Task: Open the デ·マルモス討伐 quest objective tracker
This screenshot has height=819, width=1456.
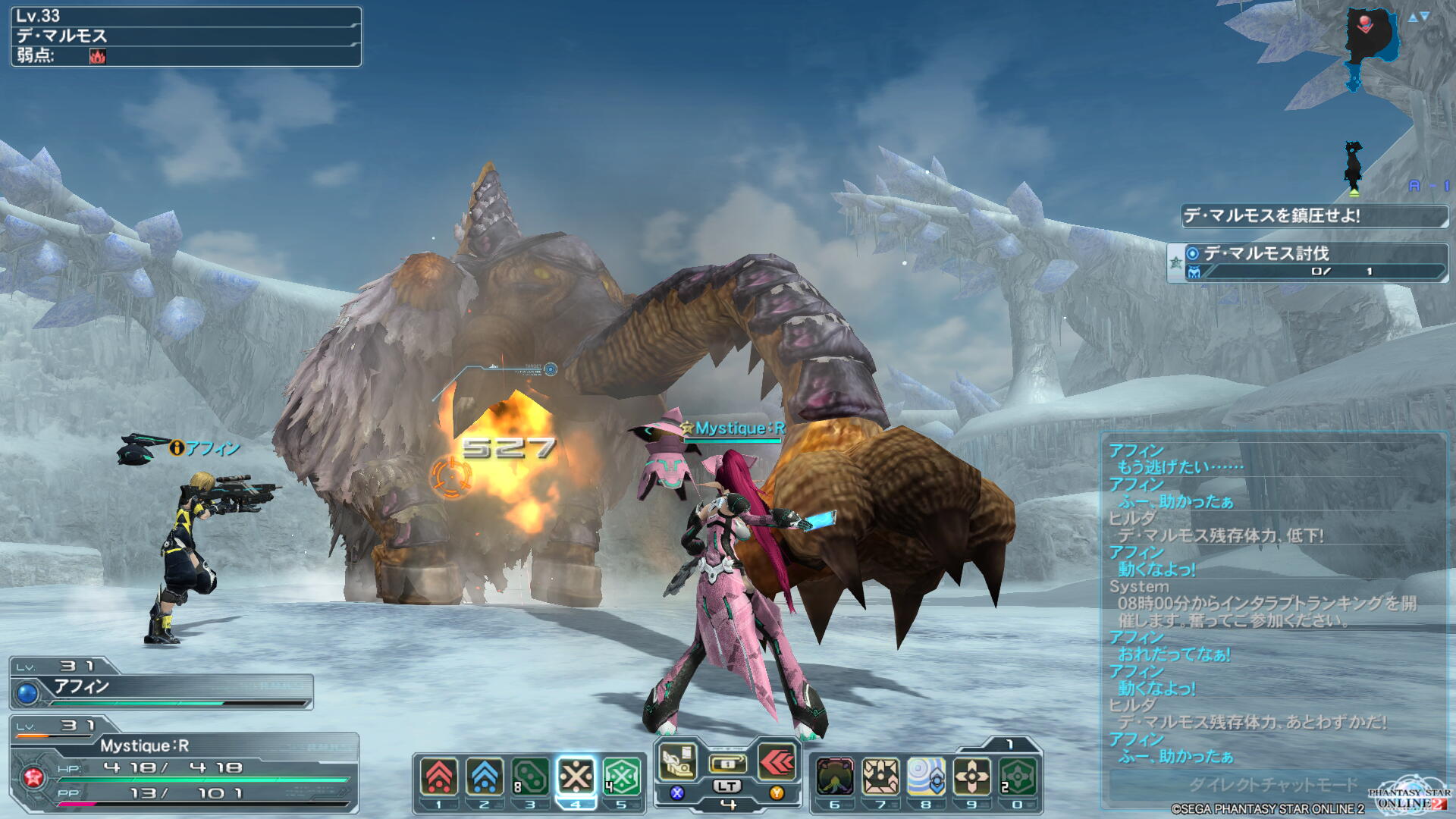Action: (x=1307, y=262)
